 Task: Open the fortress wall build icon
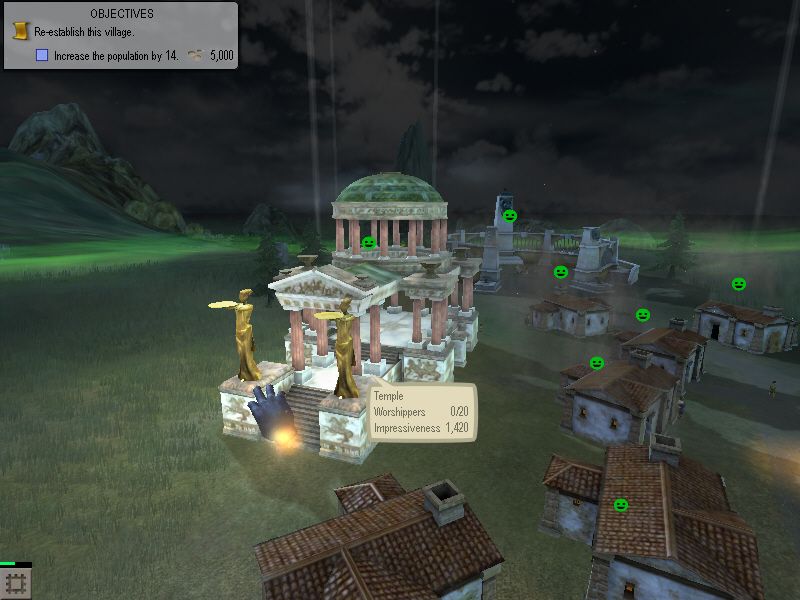click(15, 583)
